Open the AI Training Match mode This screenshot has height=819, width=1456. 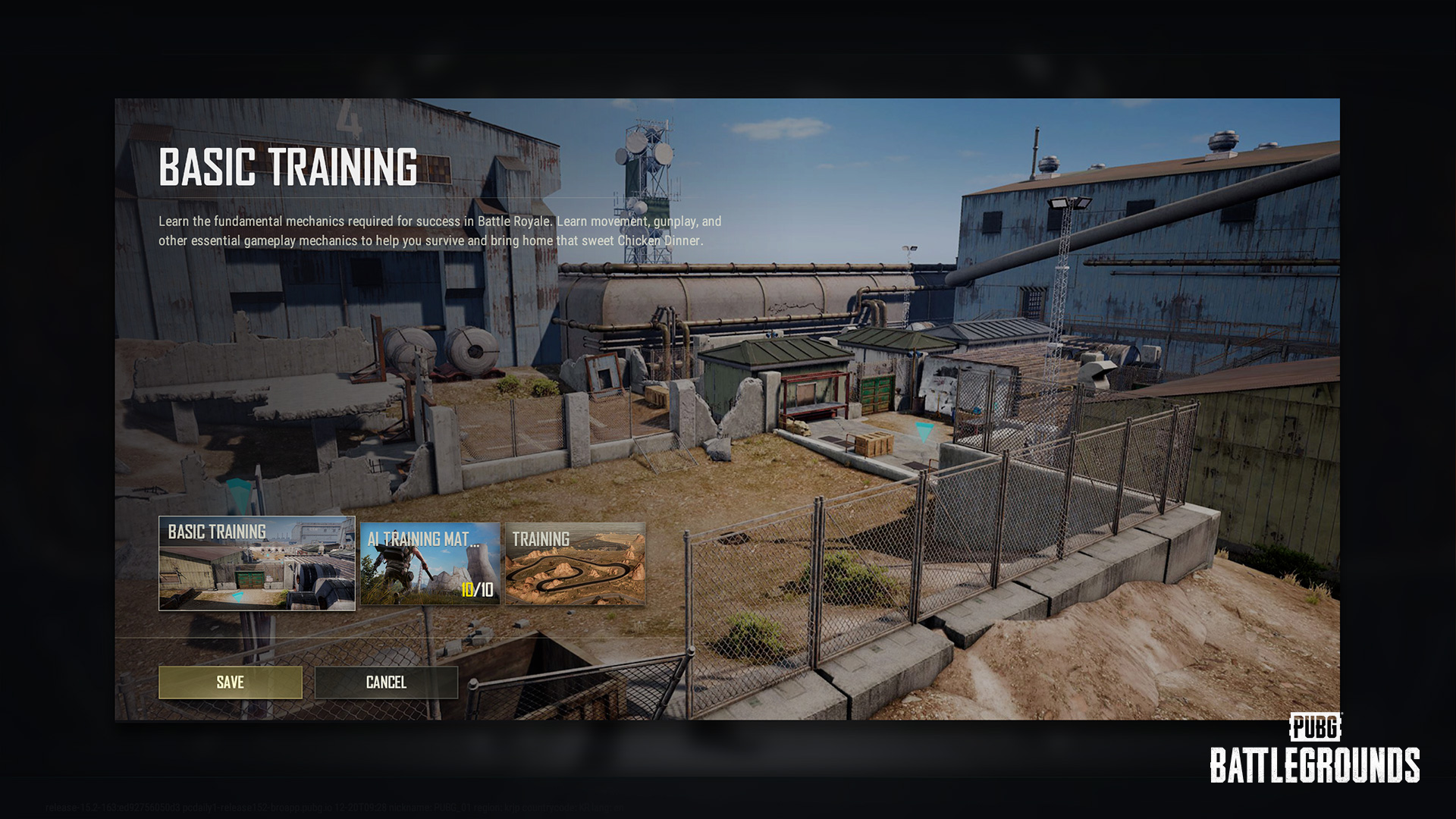click(x=430, y=564)
